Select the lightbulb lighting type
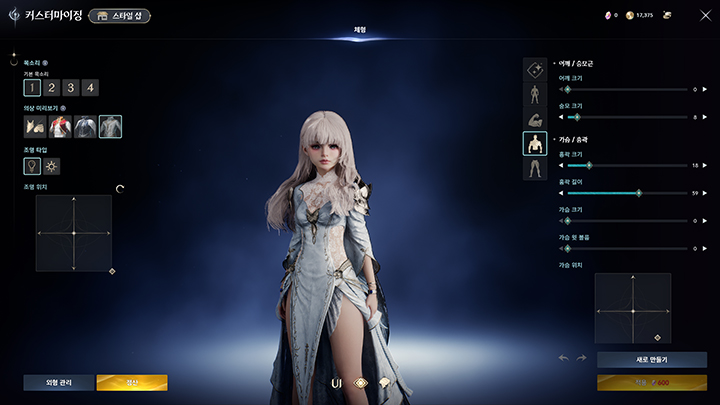Viewport: 720px width, 405px height. tap(32, 165)
